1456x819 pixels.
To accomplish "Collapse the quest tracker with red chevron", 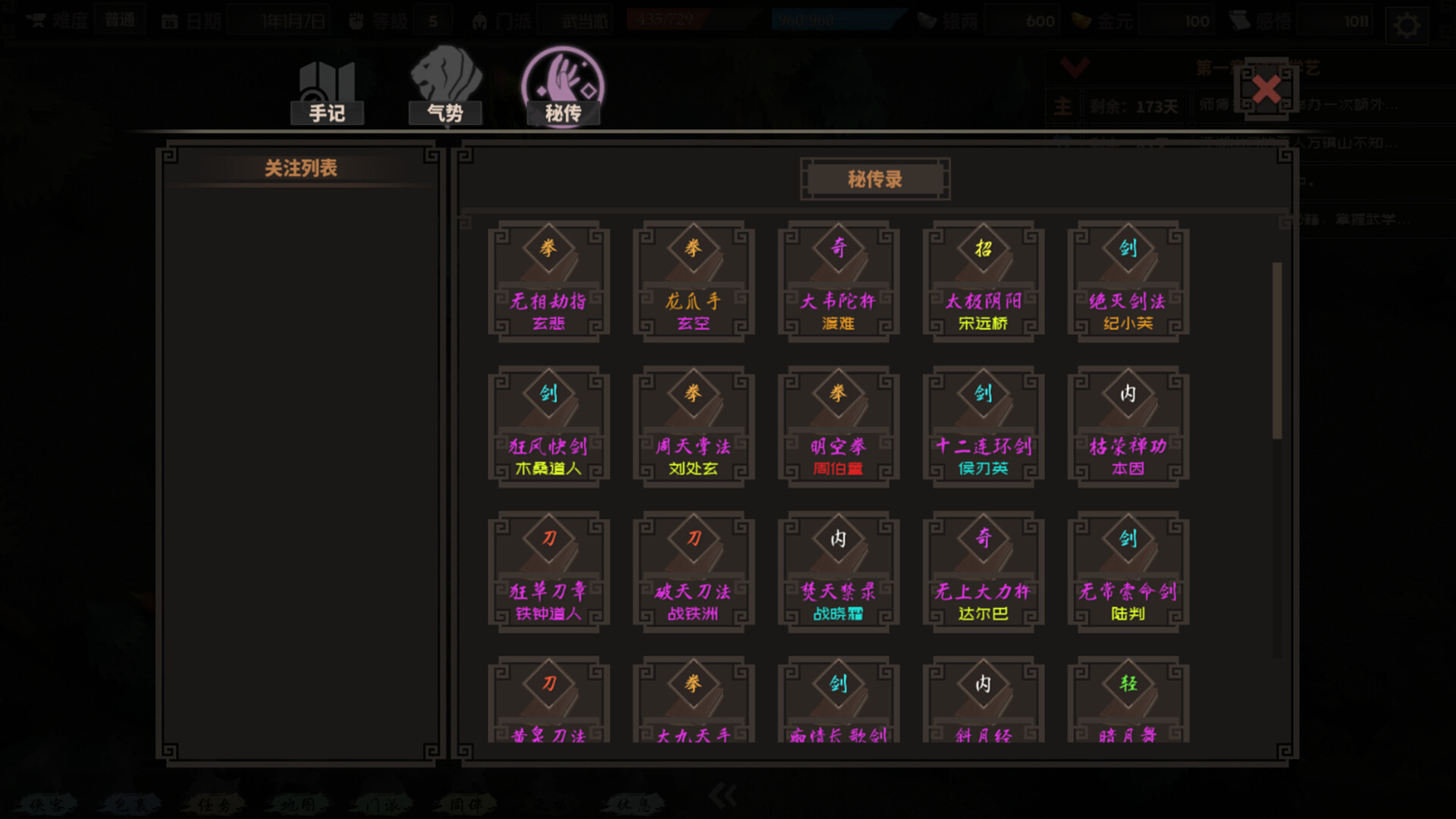I will coord(1075,68).
